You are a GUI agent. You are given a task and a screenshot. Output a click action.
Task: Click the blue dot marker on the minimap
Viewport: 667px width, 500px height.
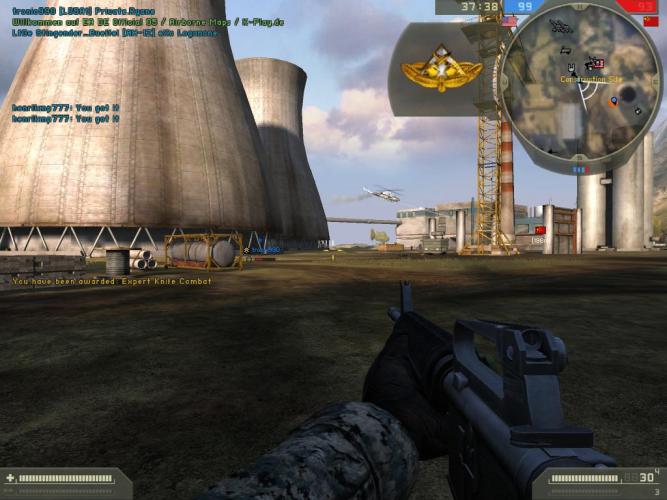[613, 101]
